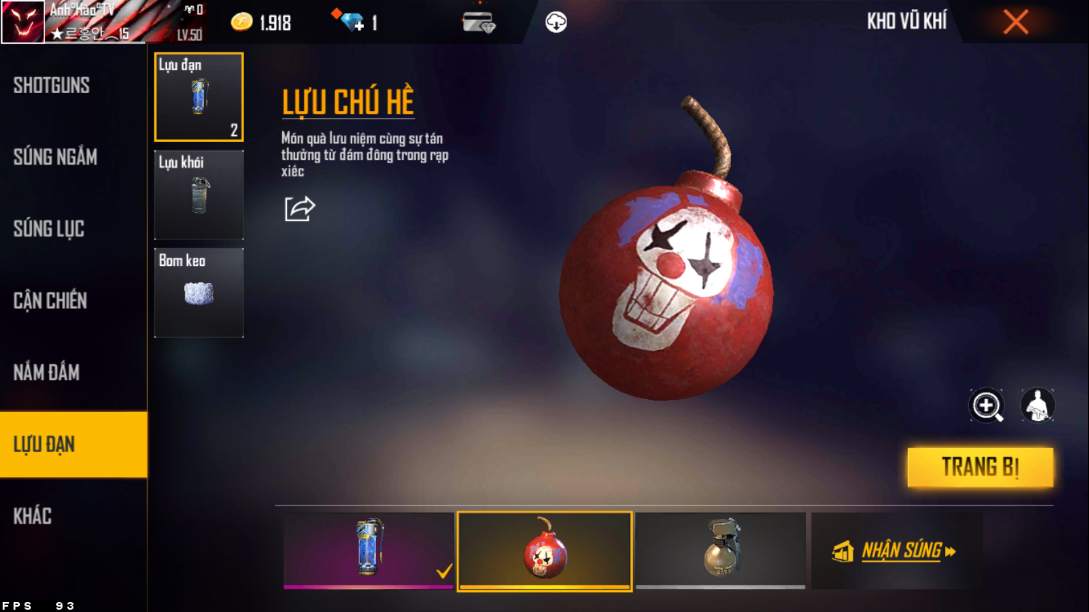The width and height of the screenshot is (1089, 612).
Task: Select the blue canister grenade skin
Action: tap(369, 549)
